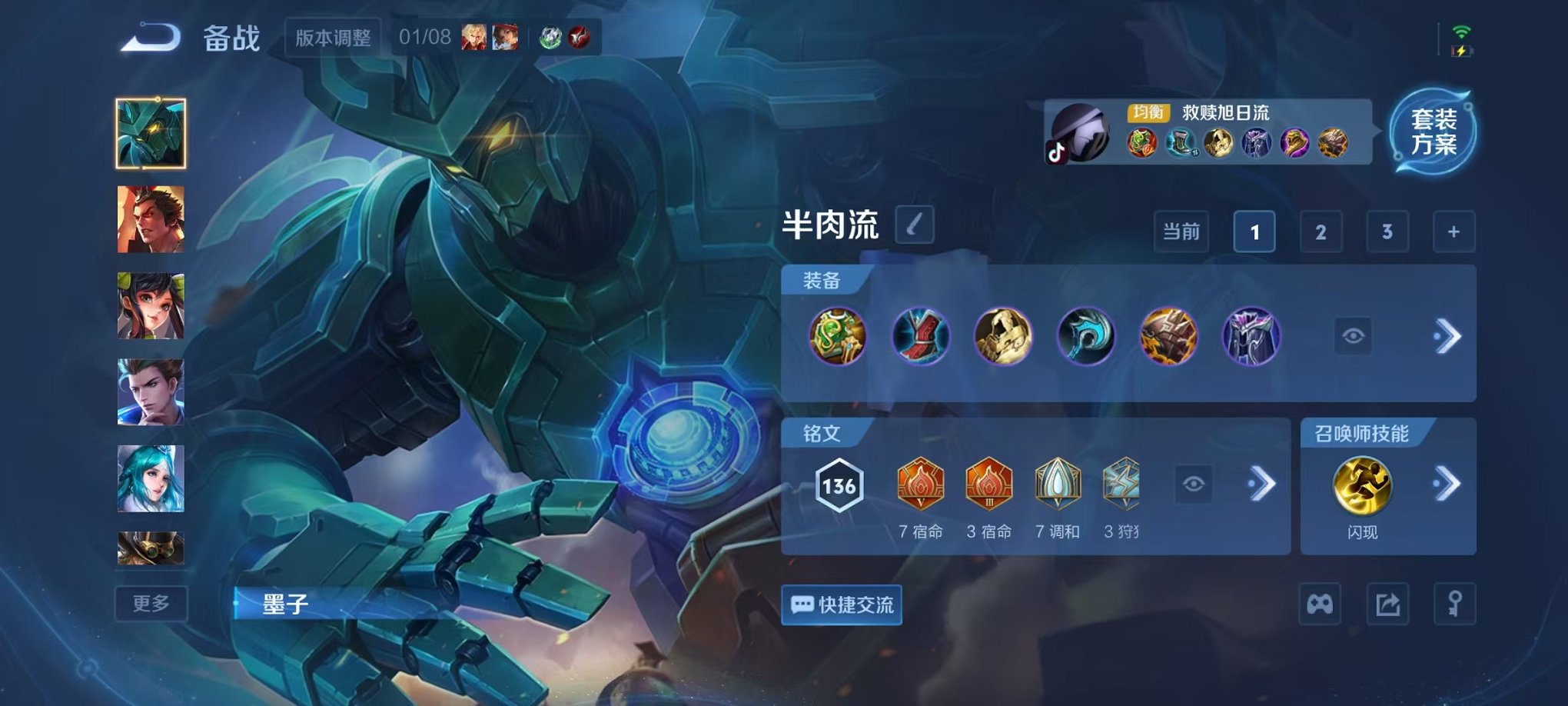
Task: Open the first equipment item in 装备 row
Action: [x=838, y=336]
